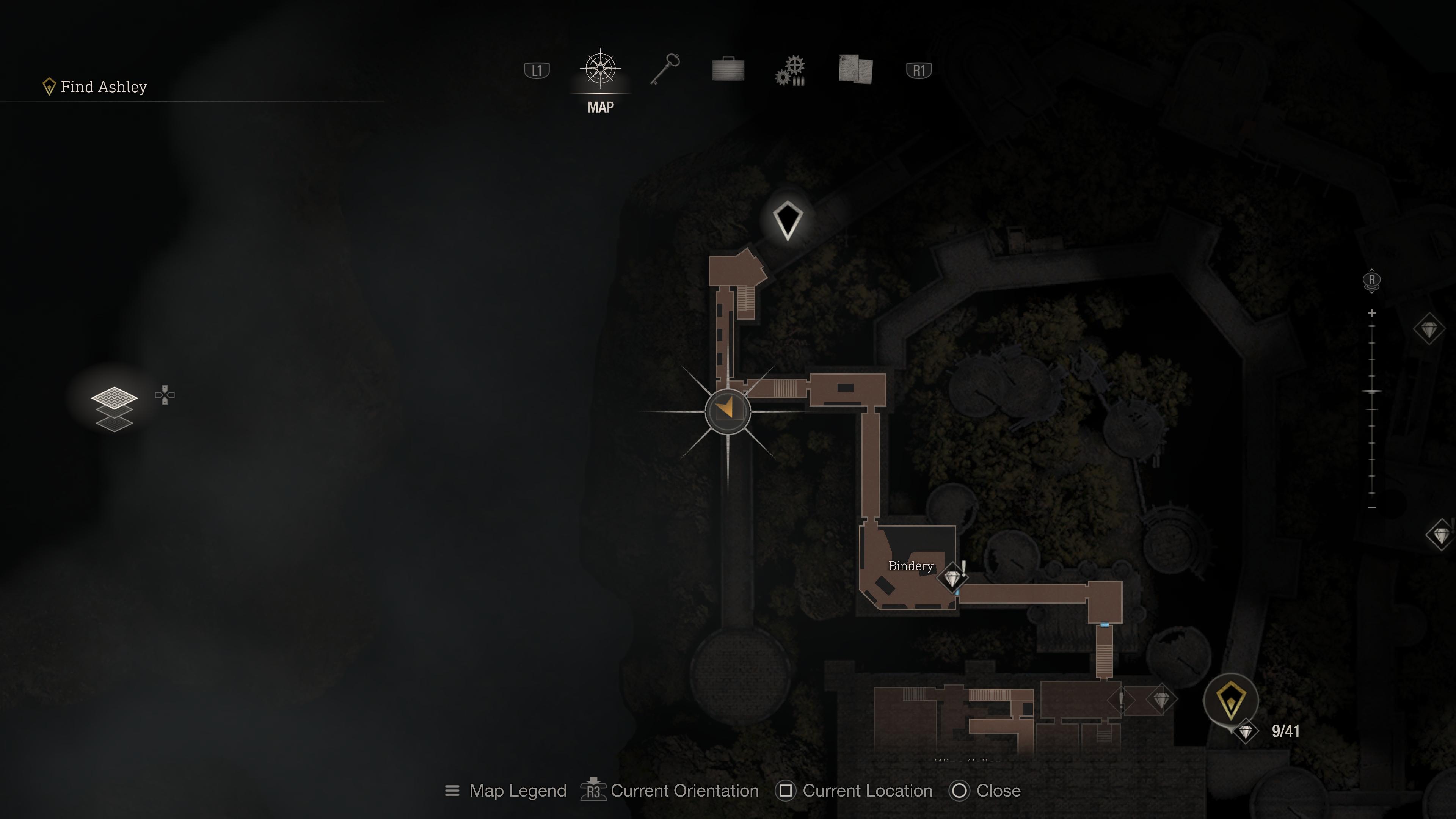Open the attaché case tab
The width and height of the screenshot is (1456, 819).
point(728,70)
